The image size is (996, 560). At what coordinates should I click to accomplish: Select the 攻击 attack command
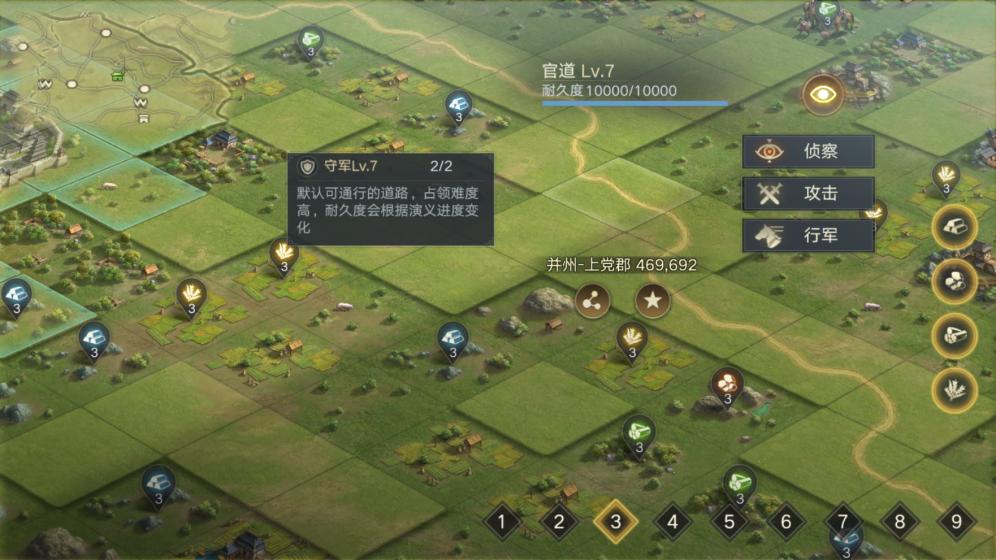pyautogui.click(x=808, y=194)
